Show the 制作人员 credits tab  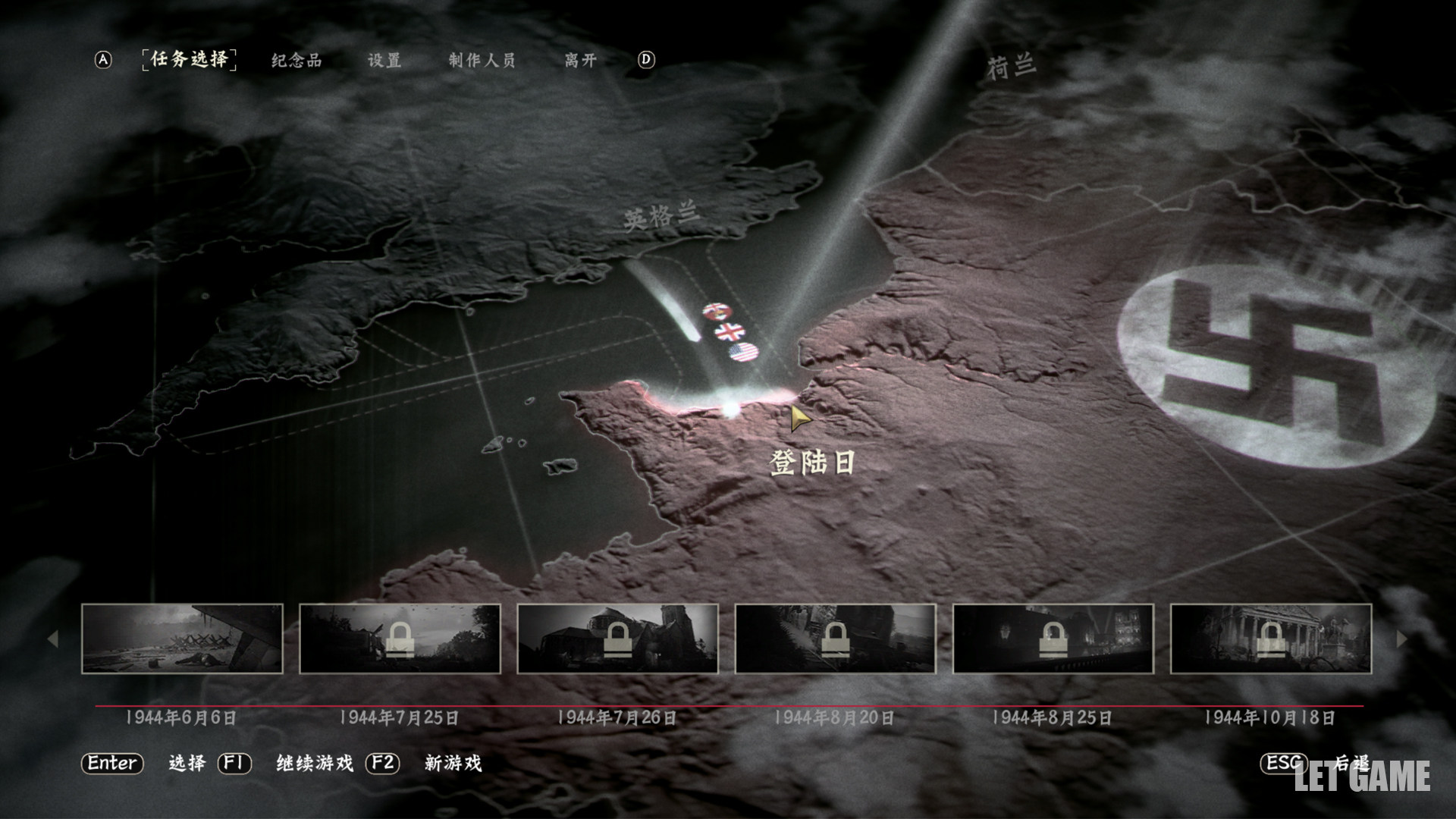[482, 61]
